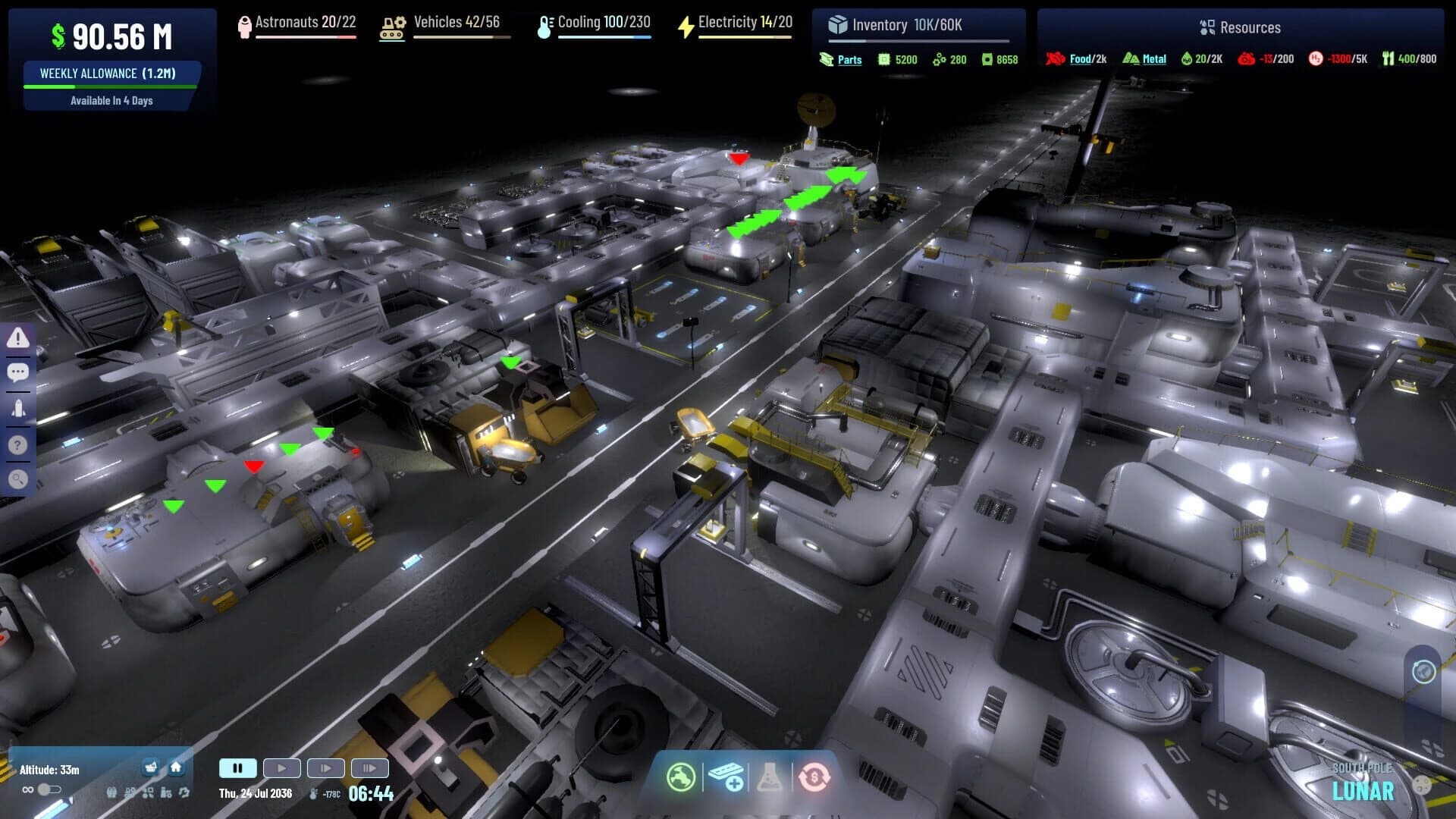Select the rocket launches icon
The width and height of the screenshot is (1456, 819).
19,407
